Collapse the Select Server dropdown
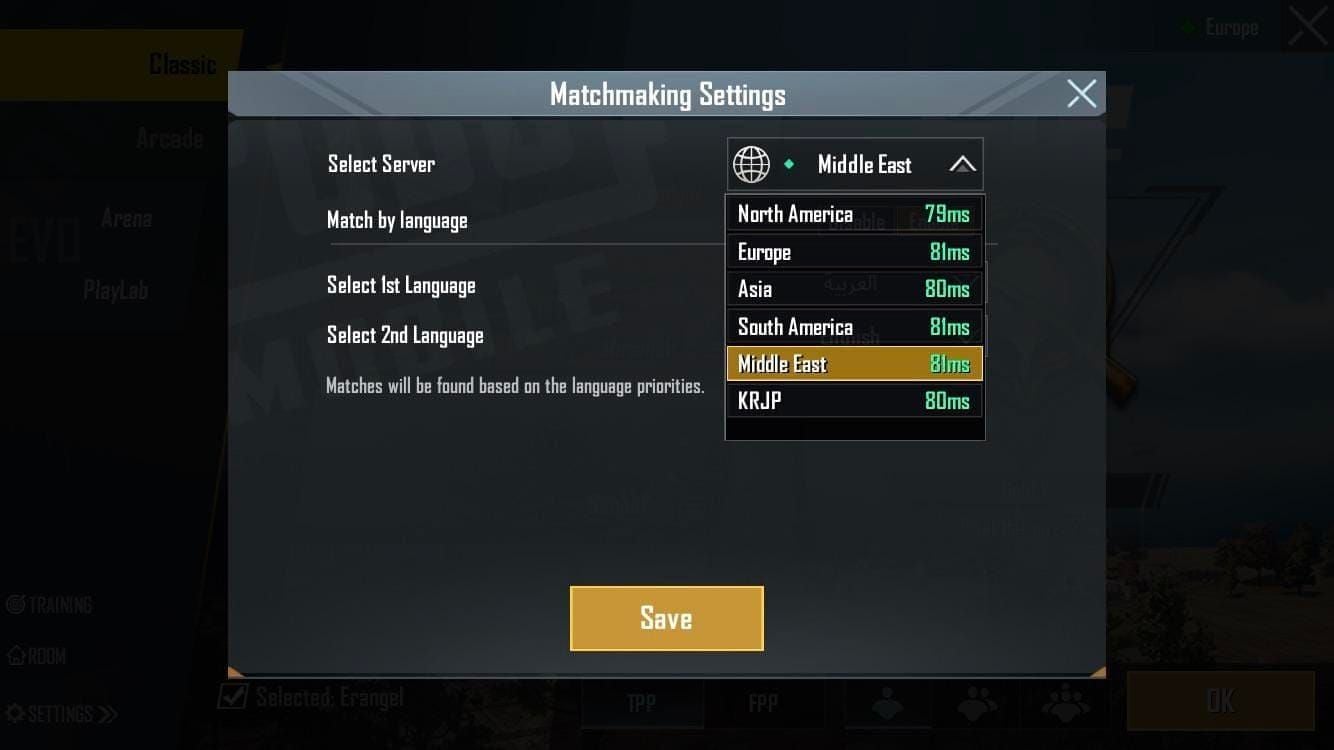This screenshot has height=750, width=1334. (961, 164)
